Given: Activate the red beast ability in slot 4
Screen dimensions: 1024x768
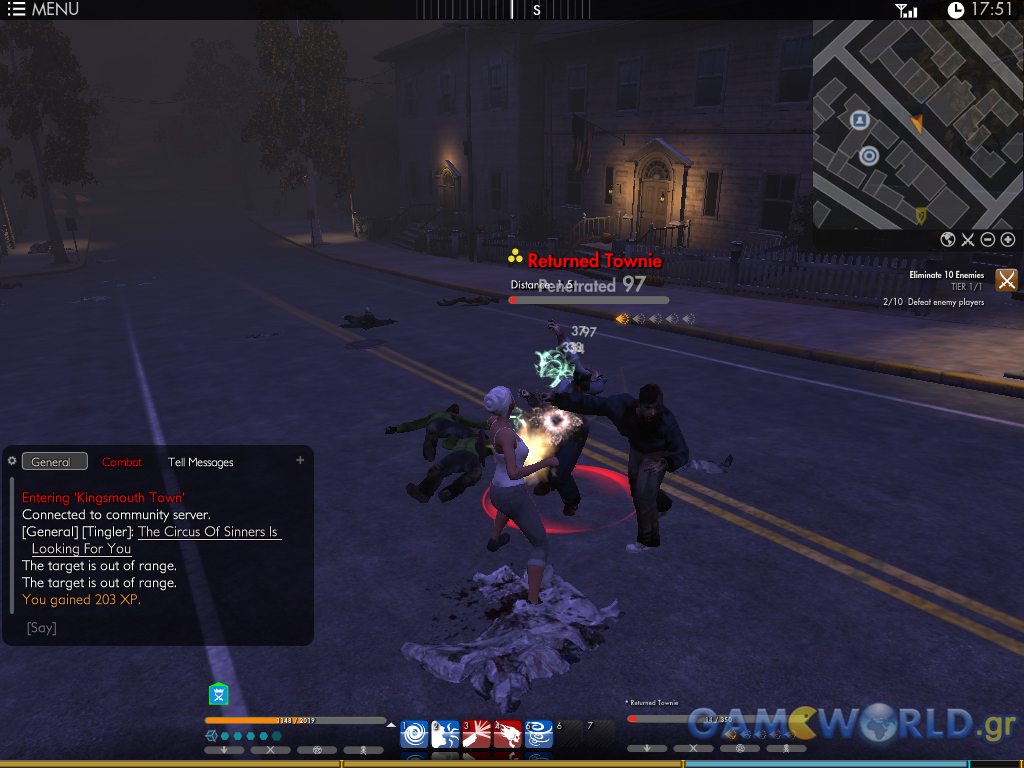Looking at the screenshot, I should coord(508,735).
